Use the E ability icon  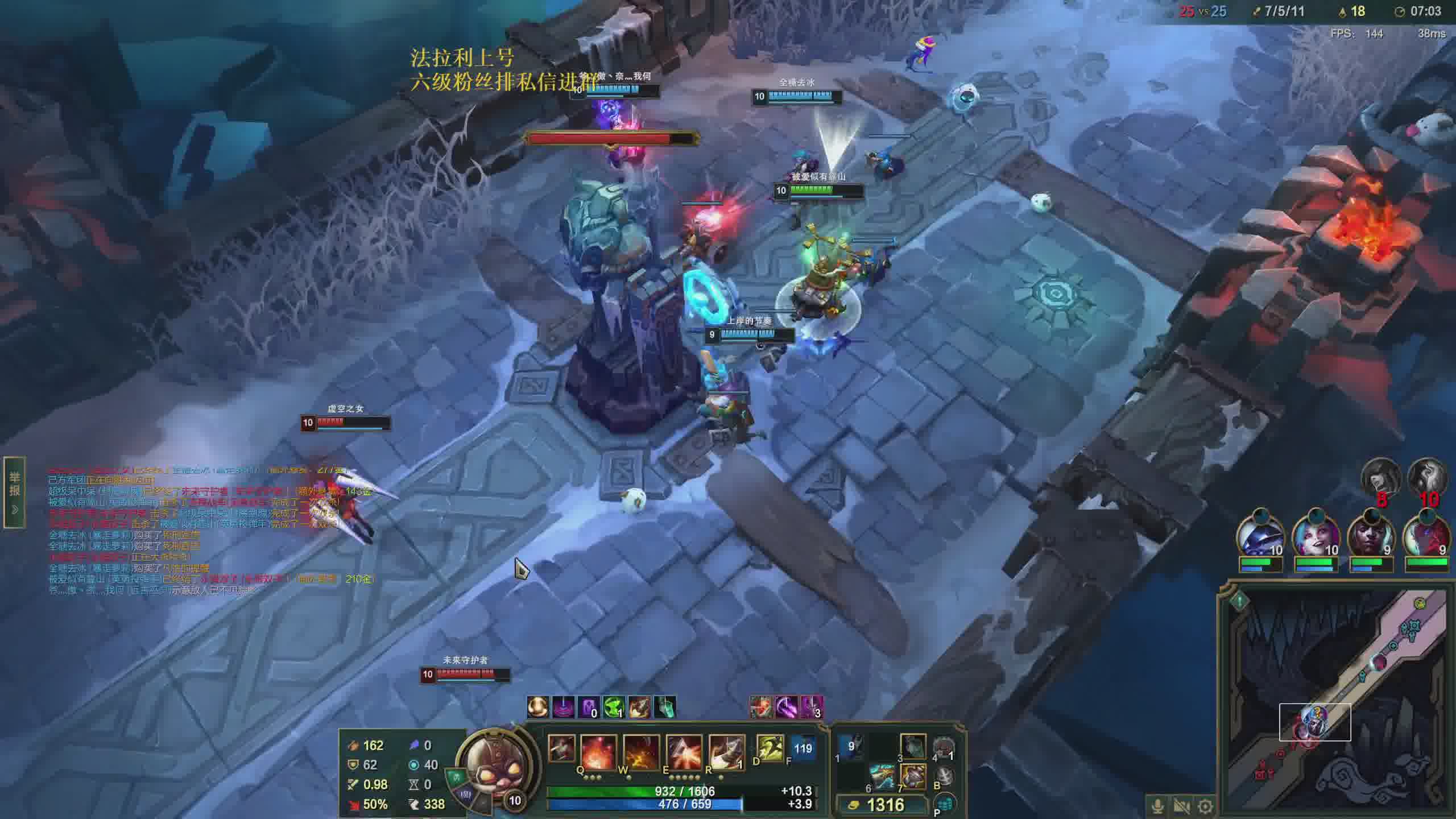coord(684,752)
